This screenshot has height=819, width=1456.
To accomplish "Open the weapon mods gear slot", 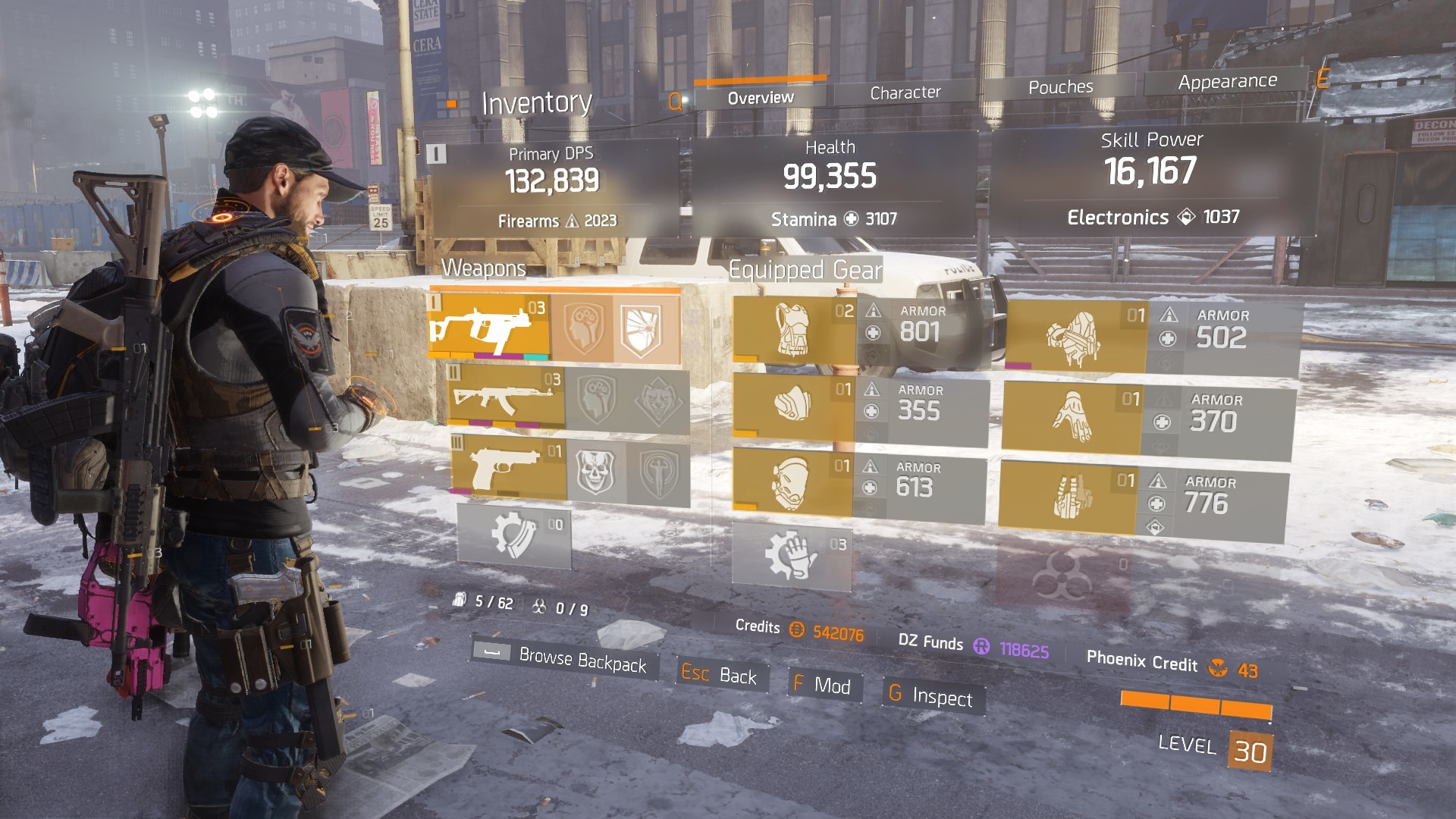I will [x=514, y=535].
